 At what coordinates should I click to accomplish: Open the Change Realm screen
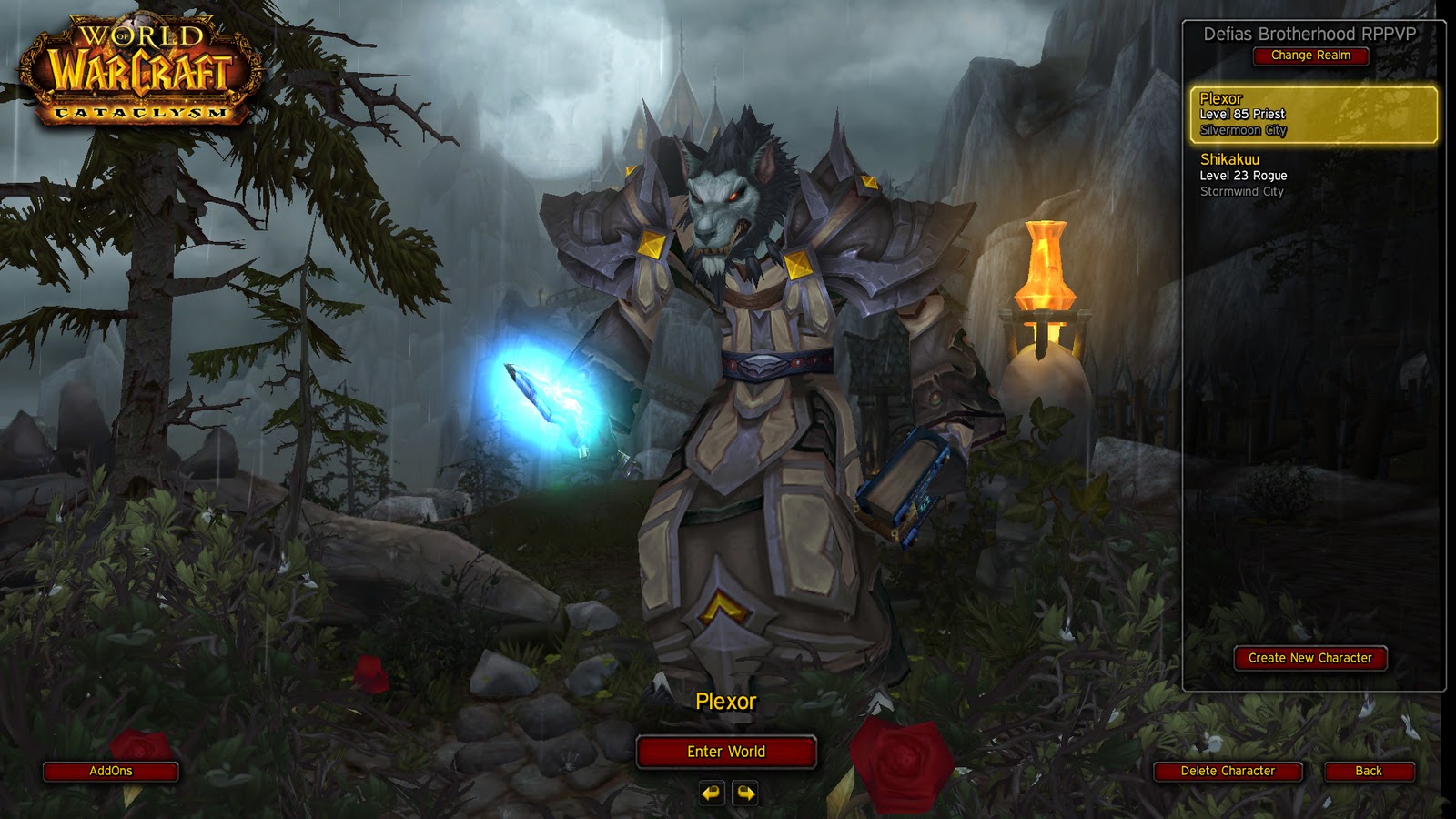[1310, 56]
